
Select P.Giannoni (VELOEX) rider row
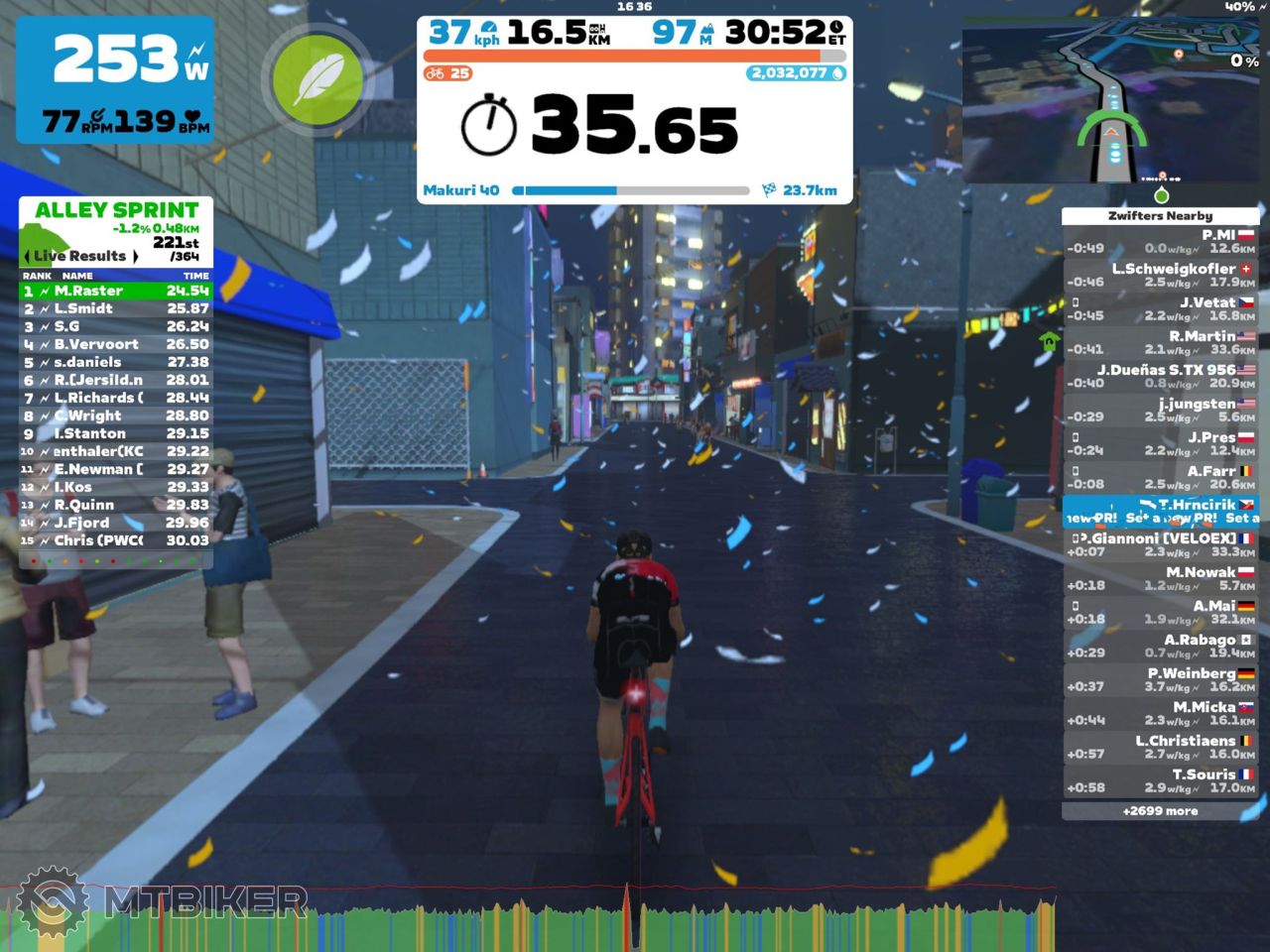pos(1160,544)
